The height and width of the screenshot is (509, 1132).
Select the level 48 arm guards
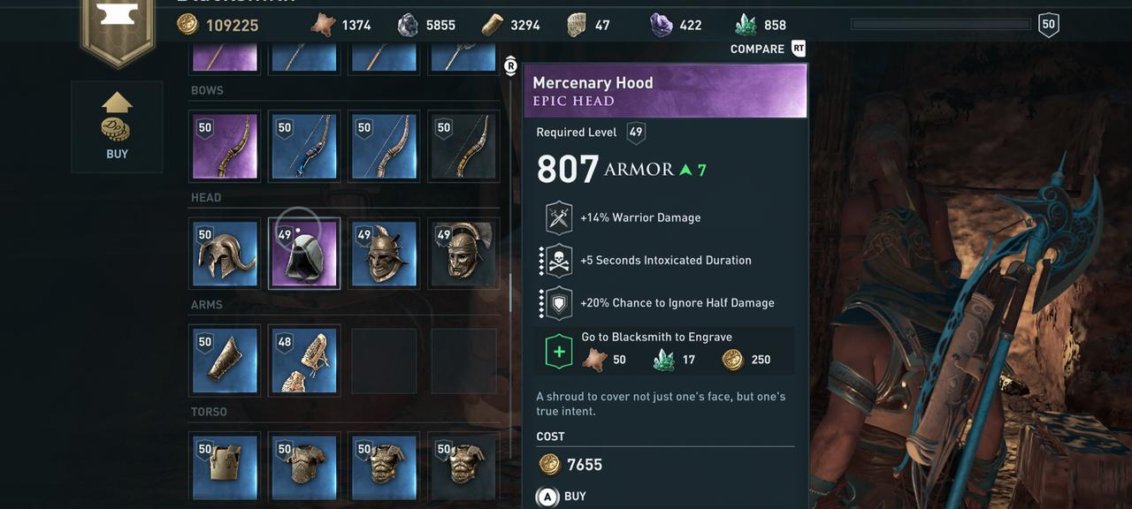pos(305,361)
